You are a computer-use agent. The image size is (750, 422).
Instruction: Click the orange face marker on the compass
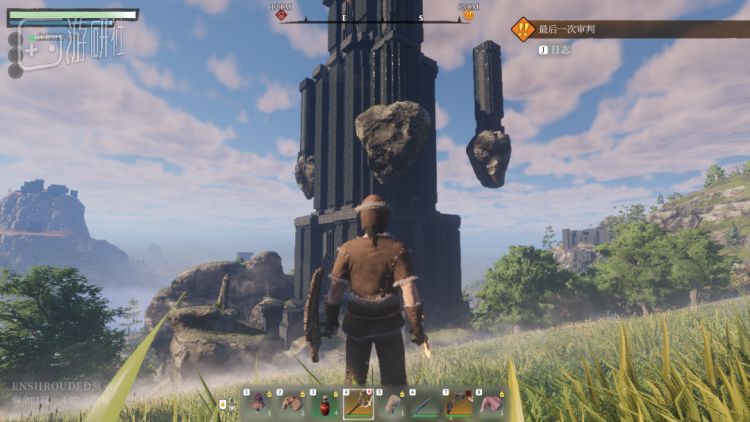tap(466, 14)
